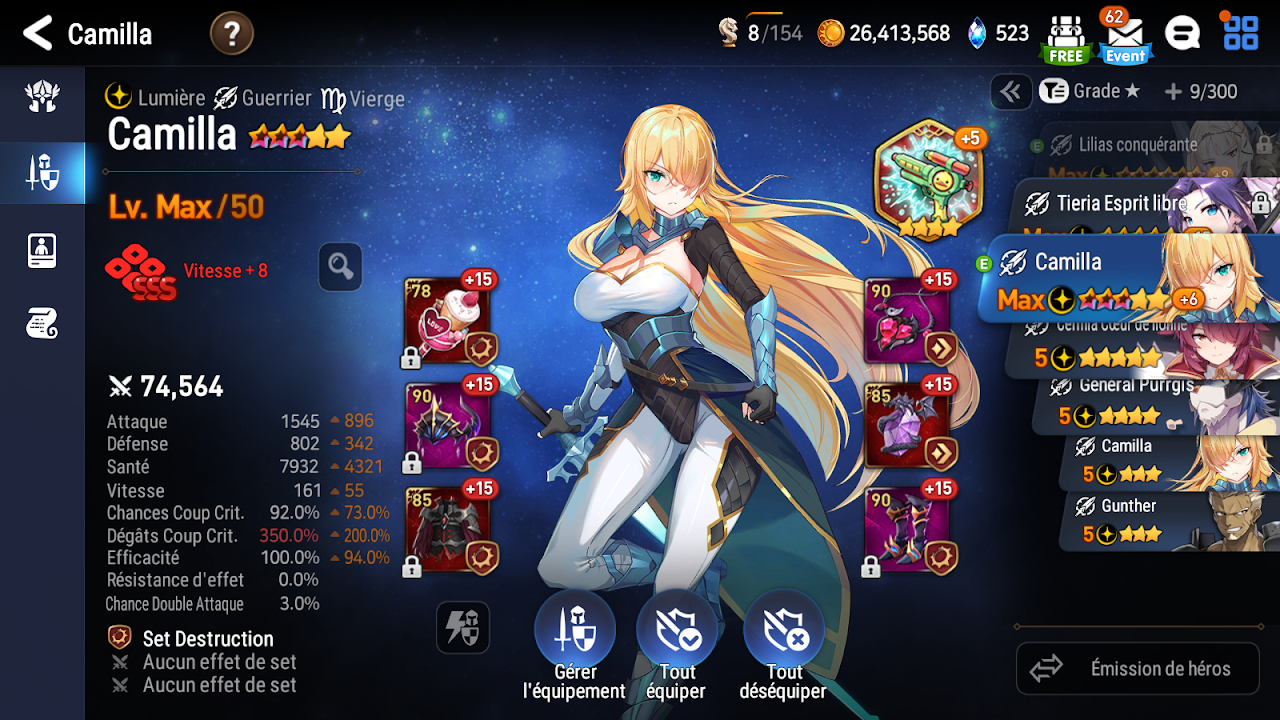Select the level 85 black armor slot
The width and height of the screenshot is (1280, 720).
click(447, 530)
